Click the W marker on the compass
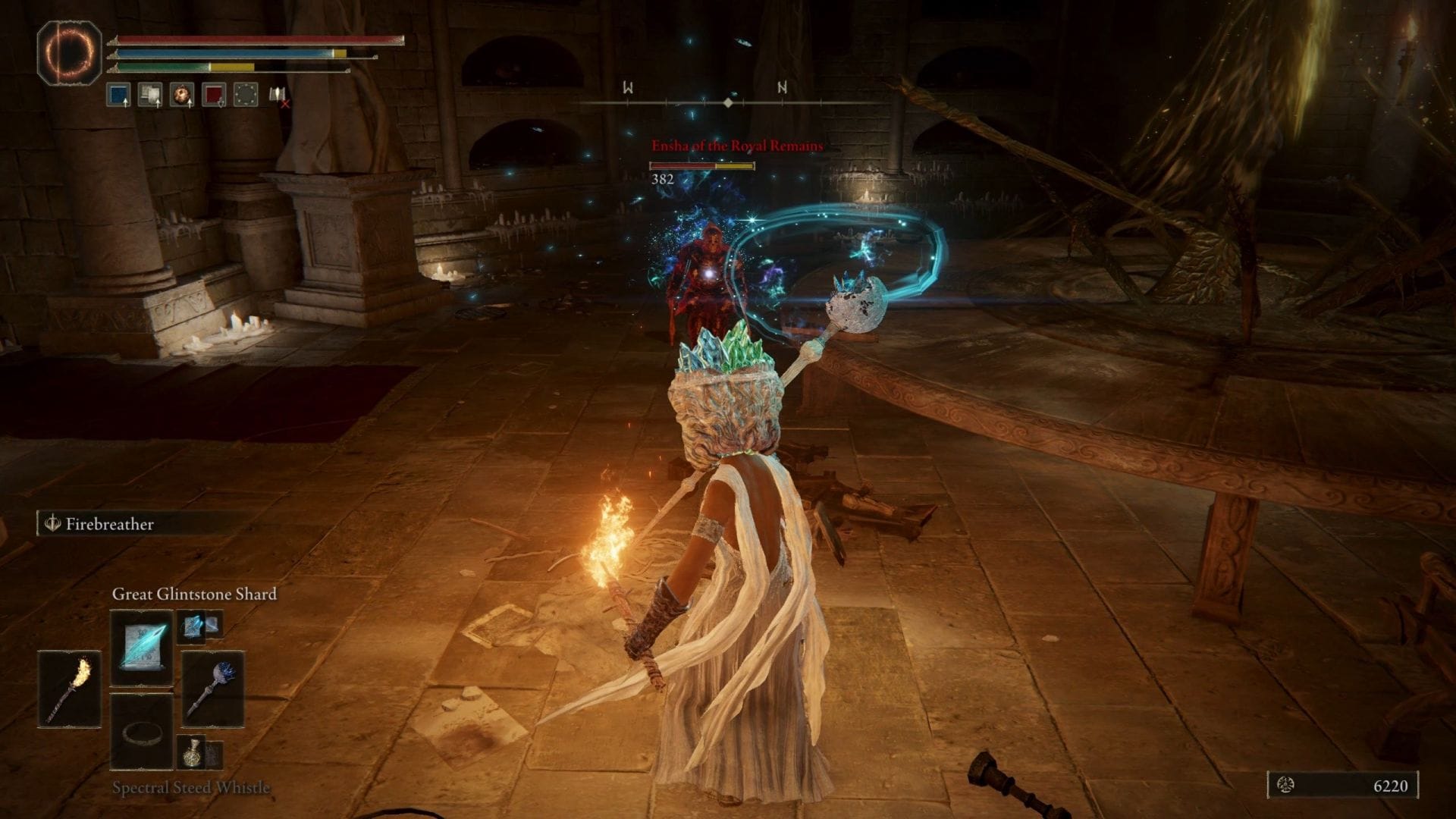The height and width of the screenshot is (819, 1456). coord(626,88)
